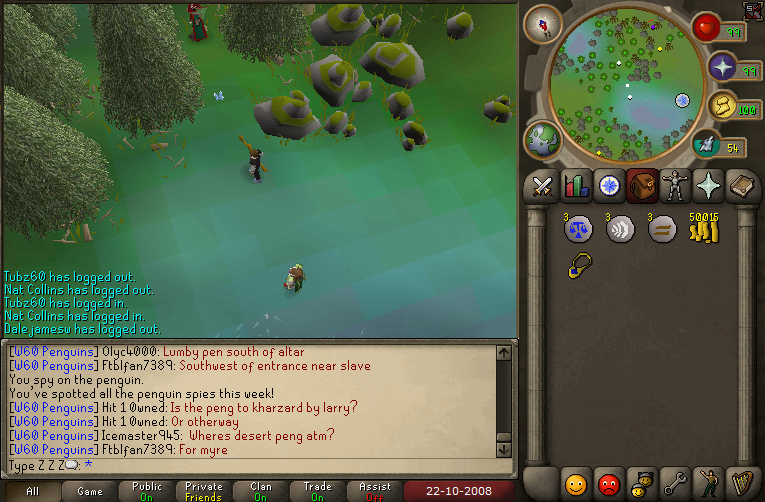Open the Quest journal compass tab
Screen dimensions: 765x502
click(x=610, y=186)
